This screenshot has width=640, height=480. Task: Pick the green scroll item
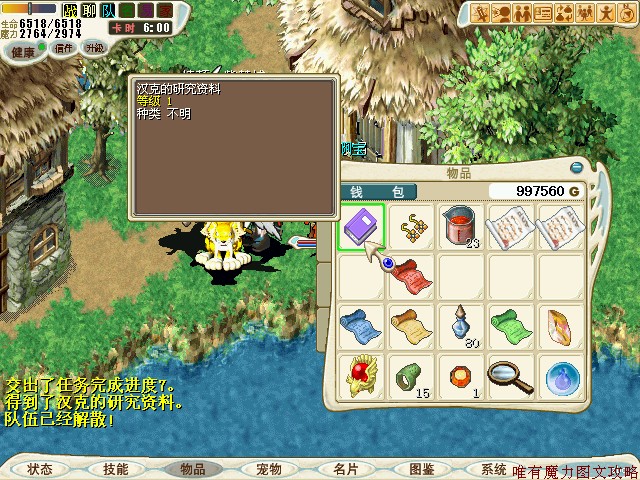pyautogui.click(x=511, y=325)
